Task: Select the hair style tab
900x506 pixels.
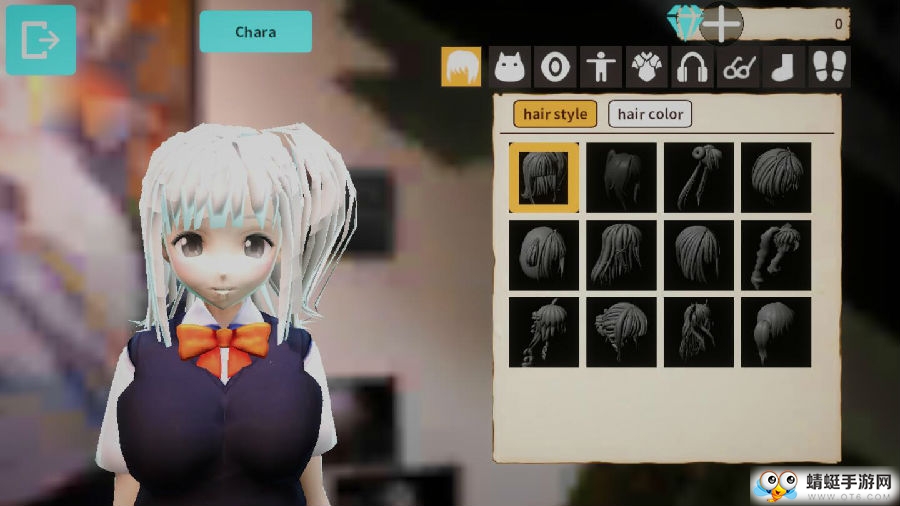Action: pyautogui.click(x=555, y=114)
